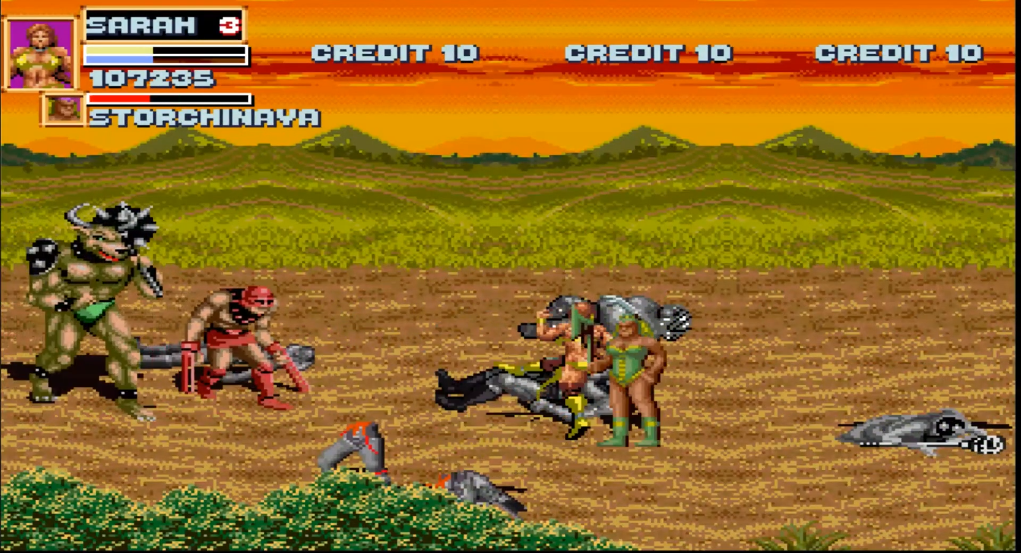Click Sarah's character portrait
Viewport: 1021px width, 553px height.
tap(40, 53)
